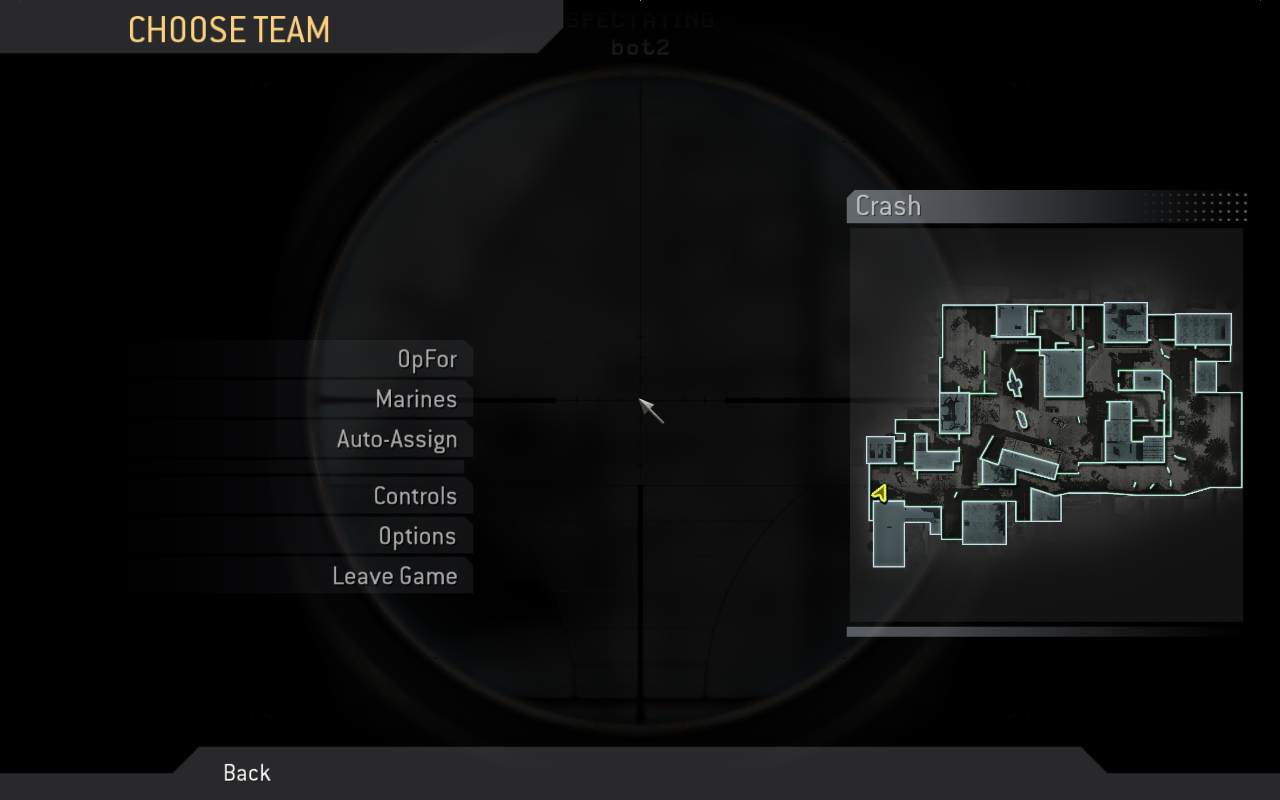Select the yellow player arrow on the minimap
The image size is (1280, 800).
880,492
